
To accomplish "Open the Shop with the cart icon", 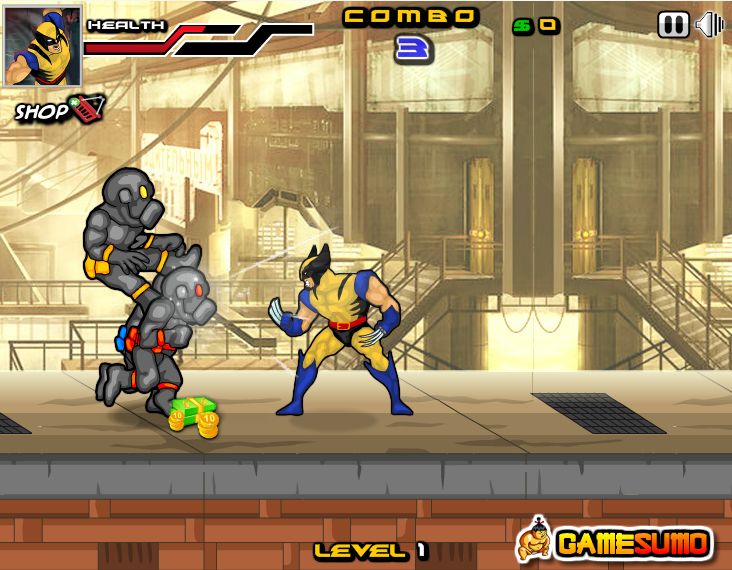I will pos(58,109).
